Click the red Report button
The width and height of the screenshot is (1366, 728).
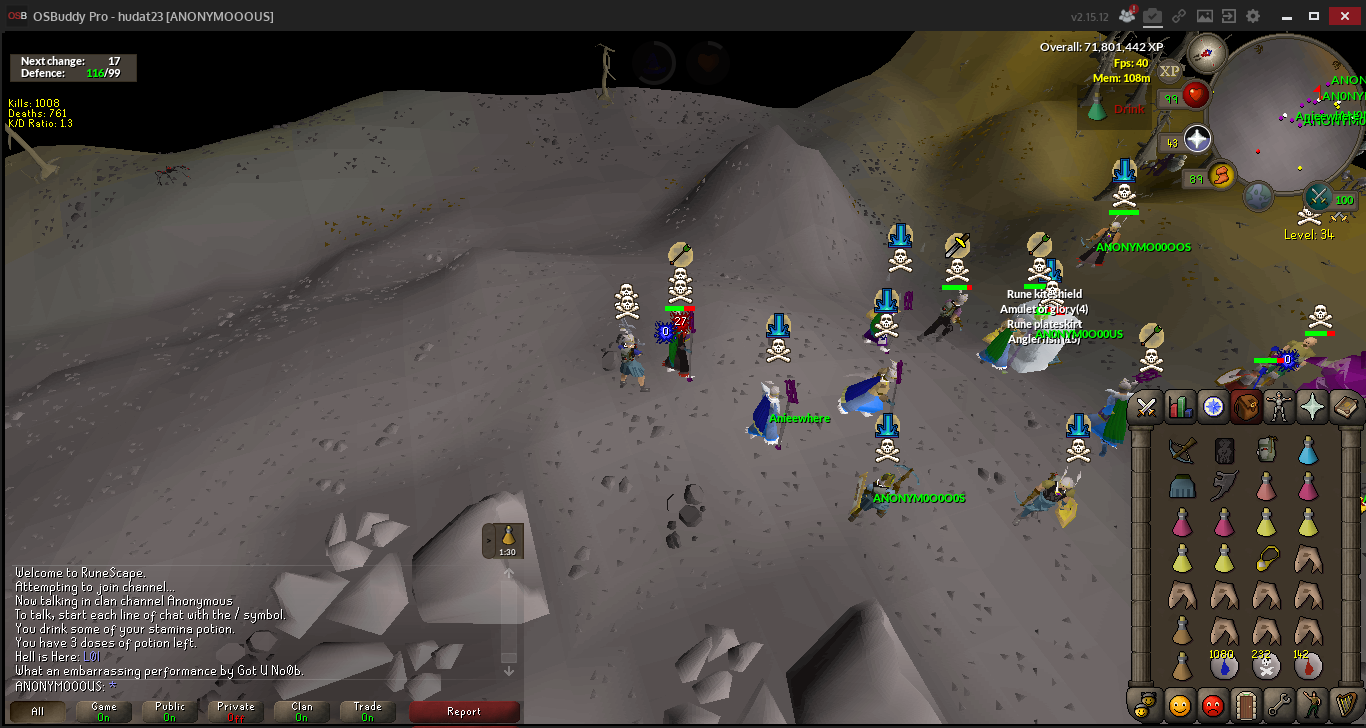pyautogui.click(x=464, y=711)
